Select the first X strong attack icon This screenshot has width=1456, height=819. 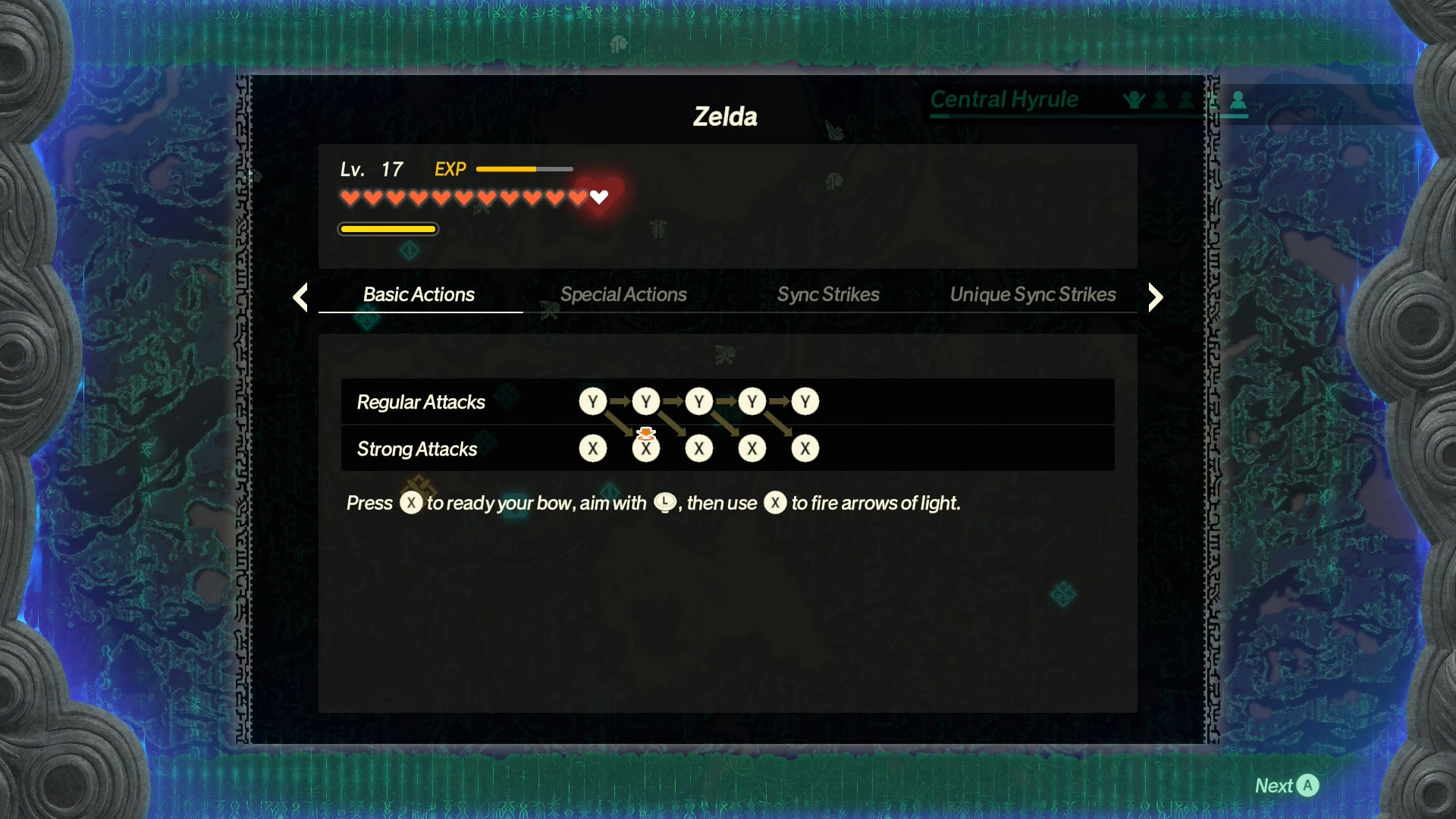point(593,448)
